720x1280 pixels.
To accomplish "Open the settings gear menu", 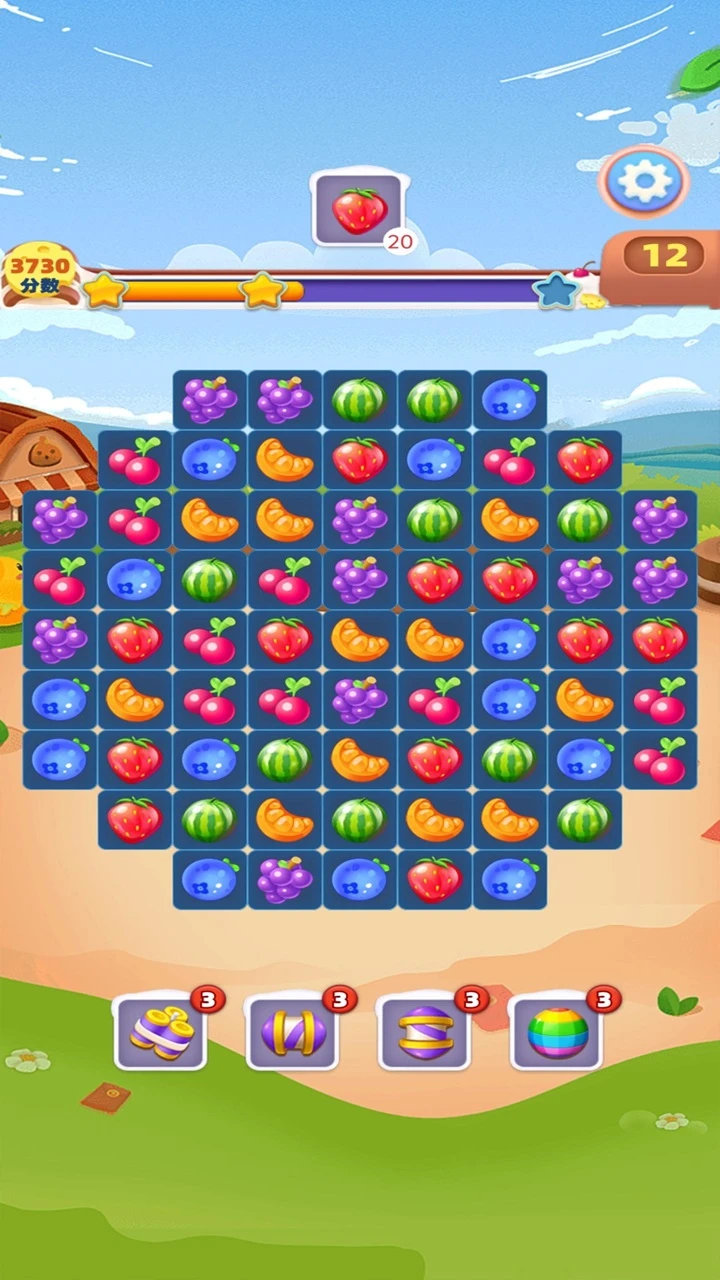I will [645, 181].
